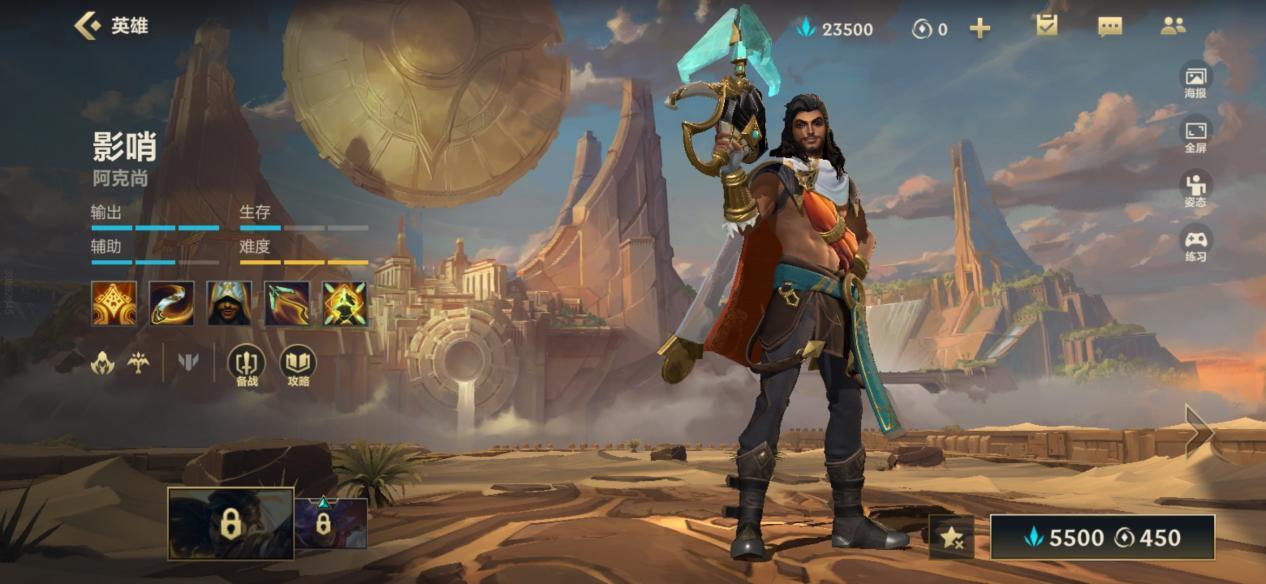Screen dimensions: 1266x584
Task: Click the plus button to add currency
Action: pyautogui.click(x=980, y=28)
